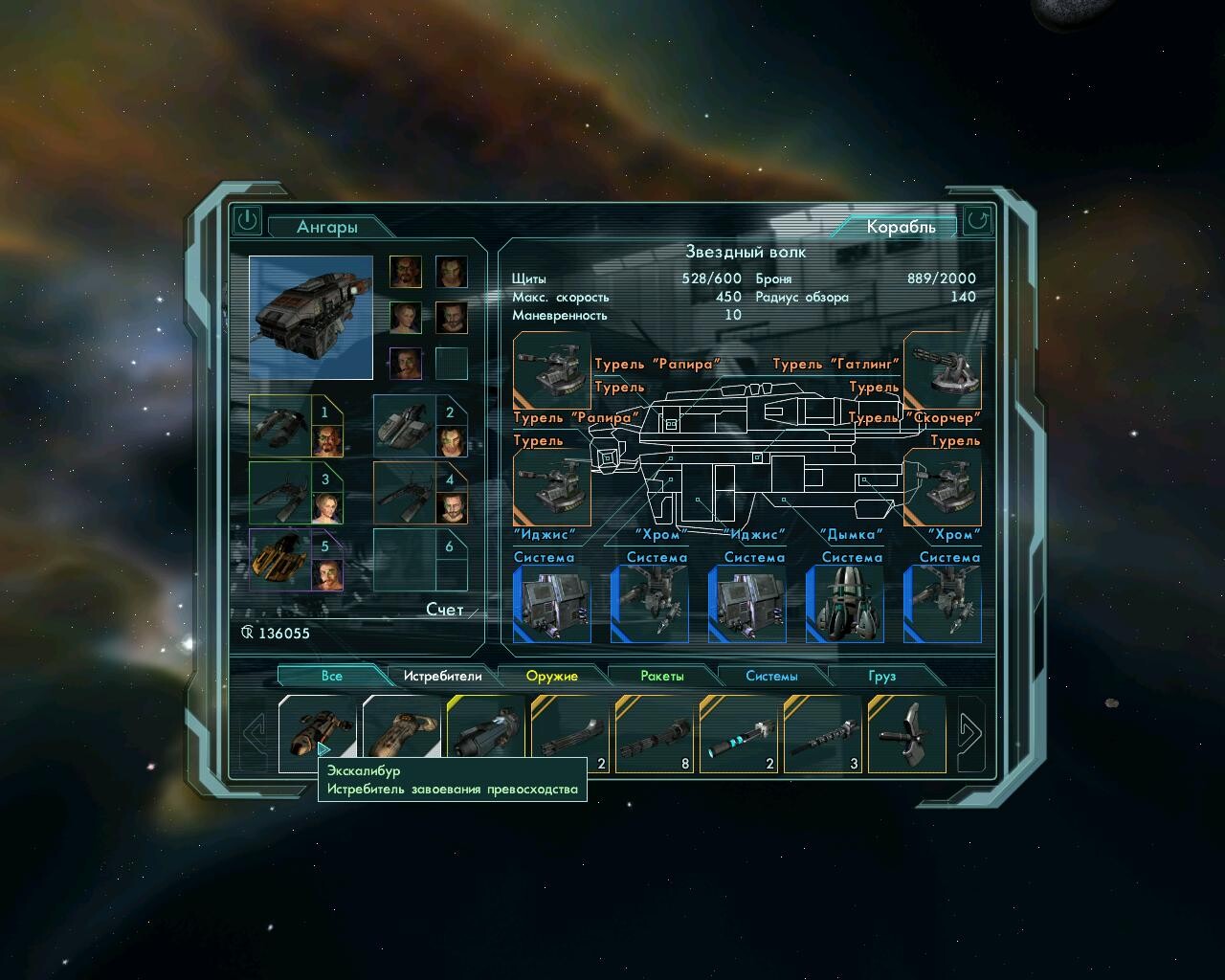The width and height of the screenshot is (1225, 980).
Task: Open the Системы category tab
Action: tap(771, 676)
